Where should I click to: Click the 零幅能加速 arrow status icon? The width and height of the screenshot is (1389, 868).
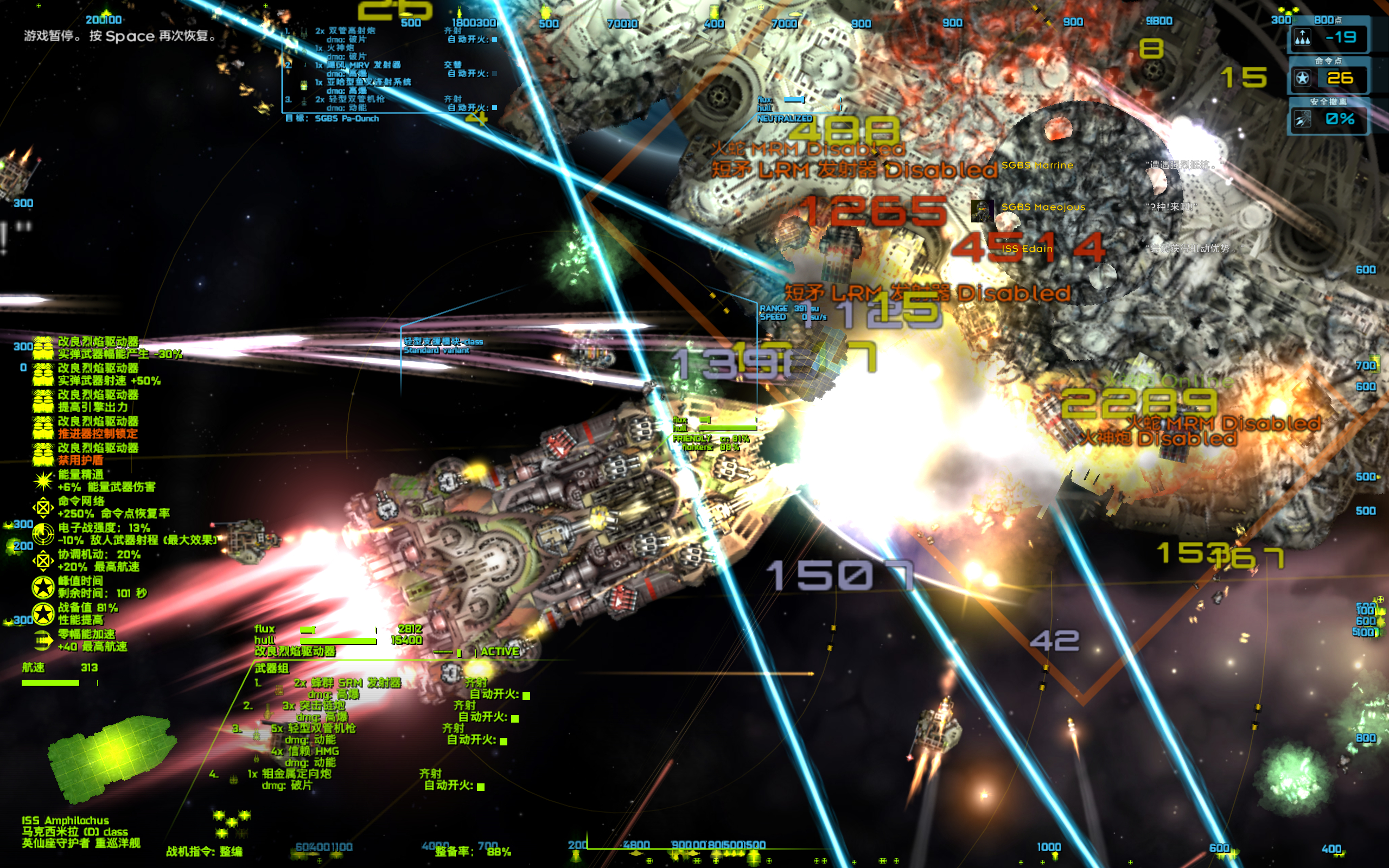[x=43, y=640]
